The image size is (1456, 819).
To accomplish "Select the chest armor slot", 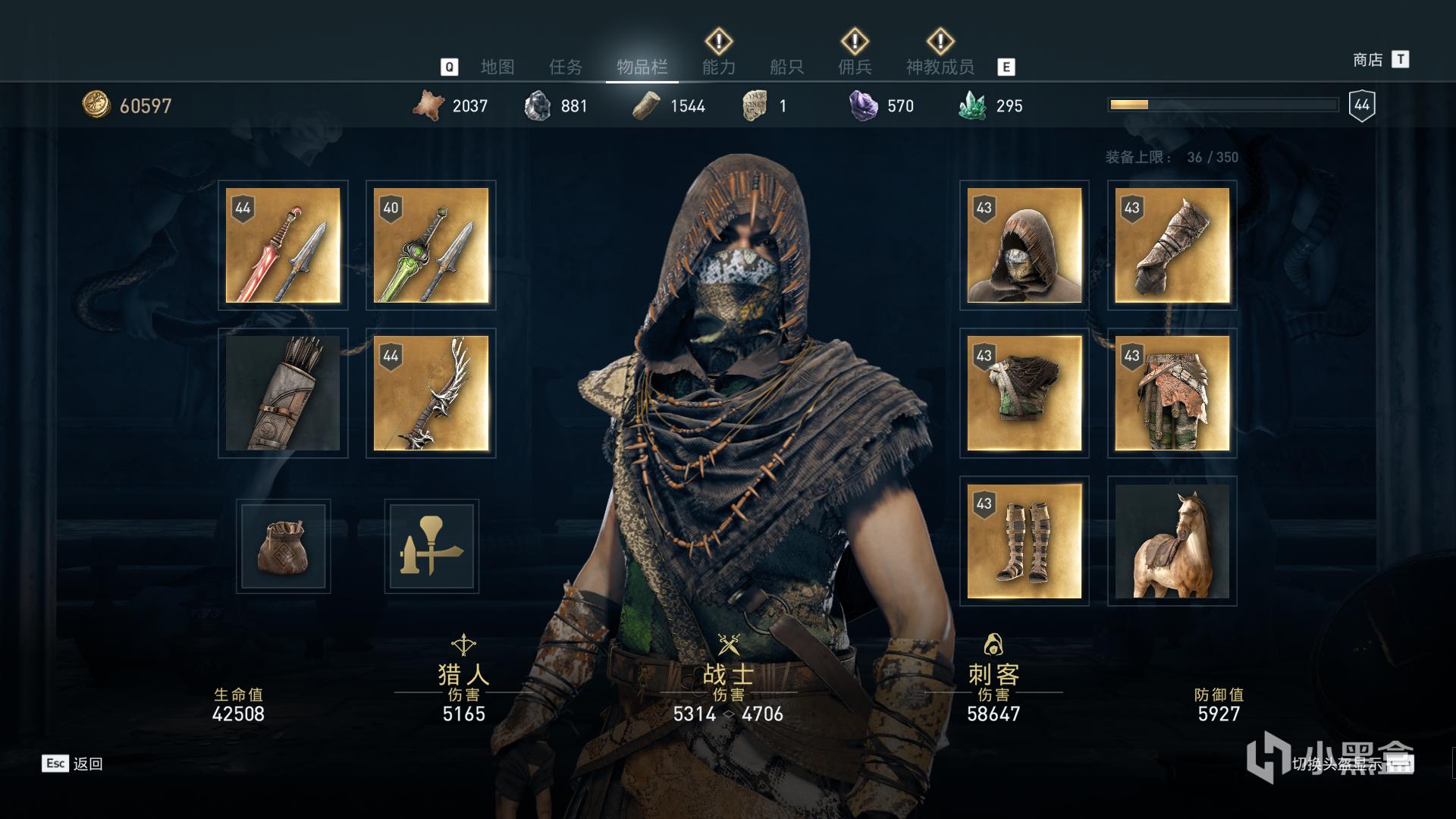I will [x=1024, y=393].
